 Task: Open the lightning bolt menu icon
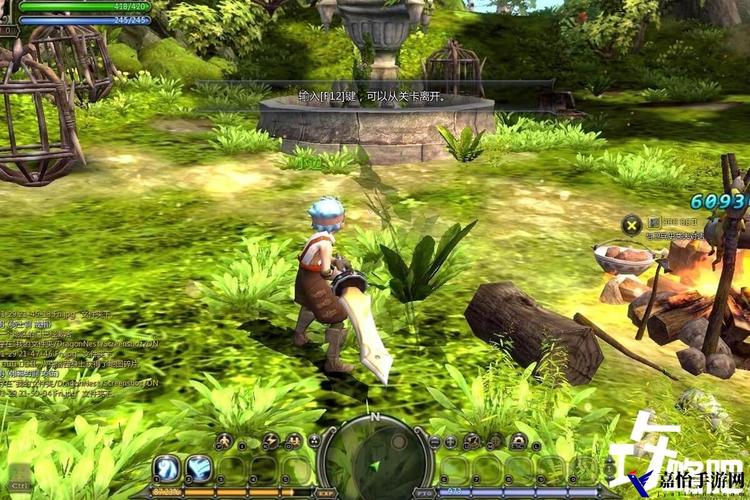[x=270, y=441]
